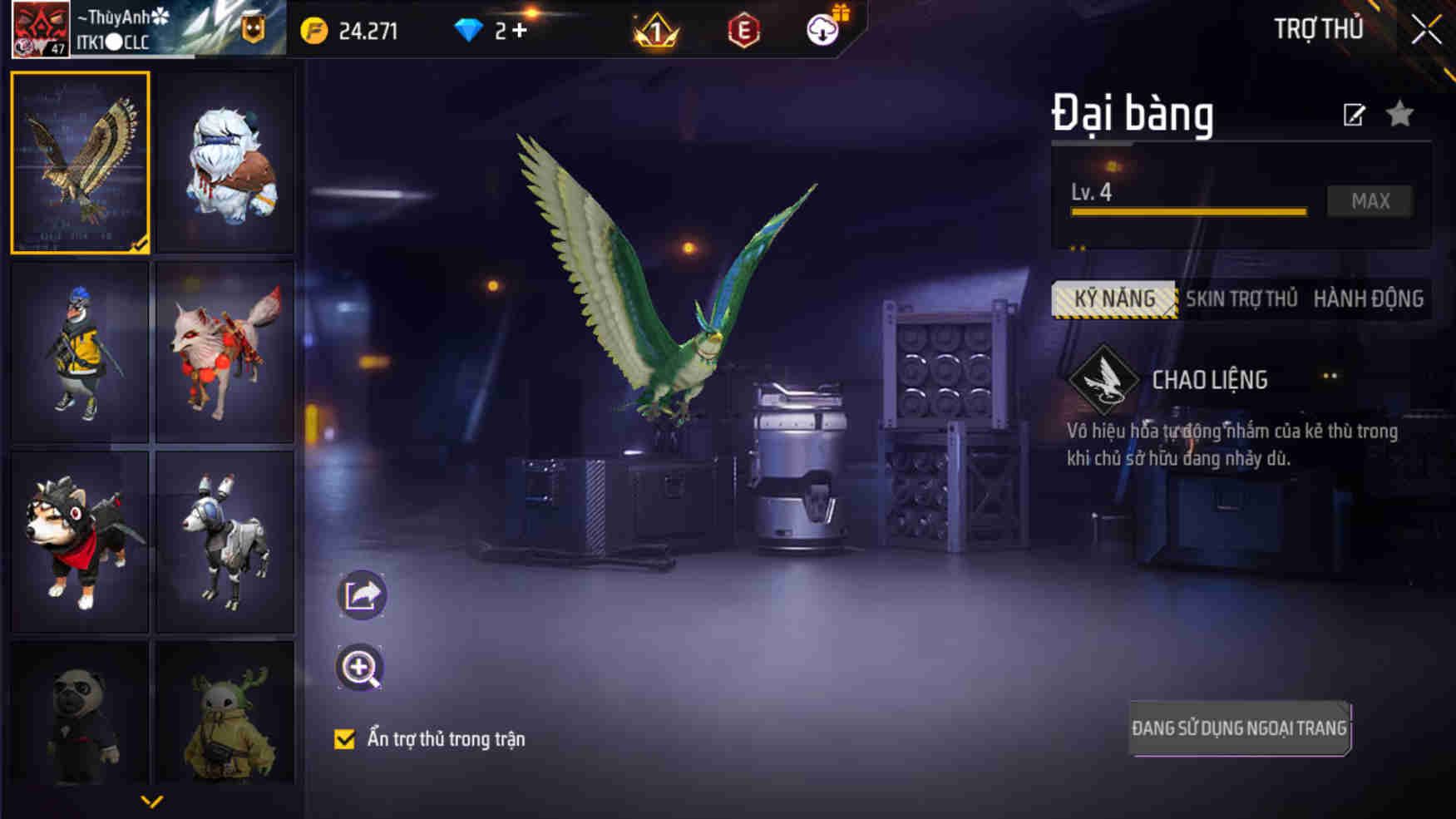Choose the robot dog pet thumbnail
1456x819 pixels.
tap(225, 541)
